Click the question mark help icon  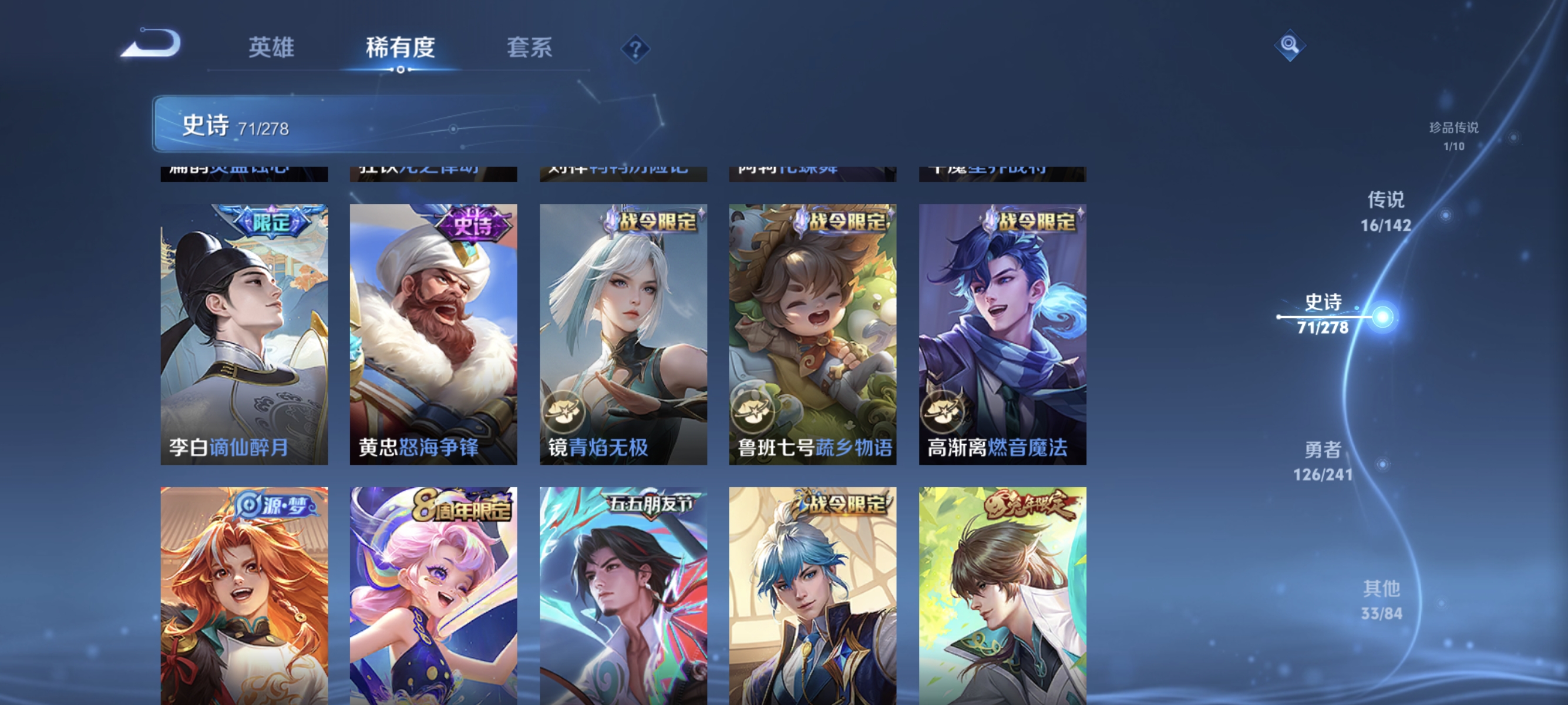click(x=634, y=50)
